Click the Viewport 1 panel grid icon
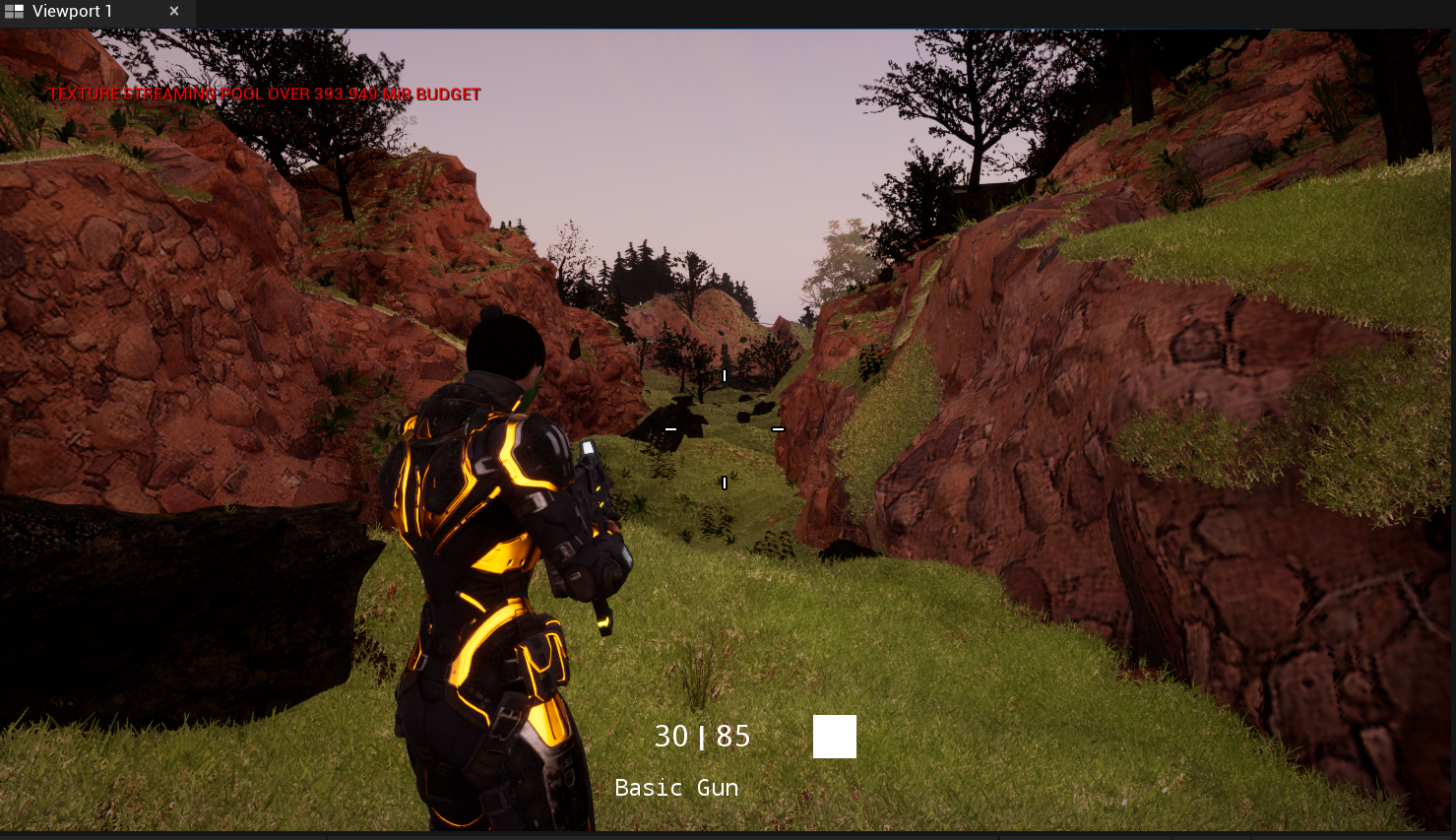This screenshot has height=840, width=1456. tap(14, 11)
